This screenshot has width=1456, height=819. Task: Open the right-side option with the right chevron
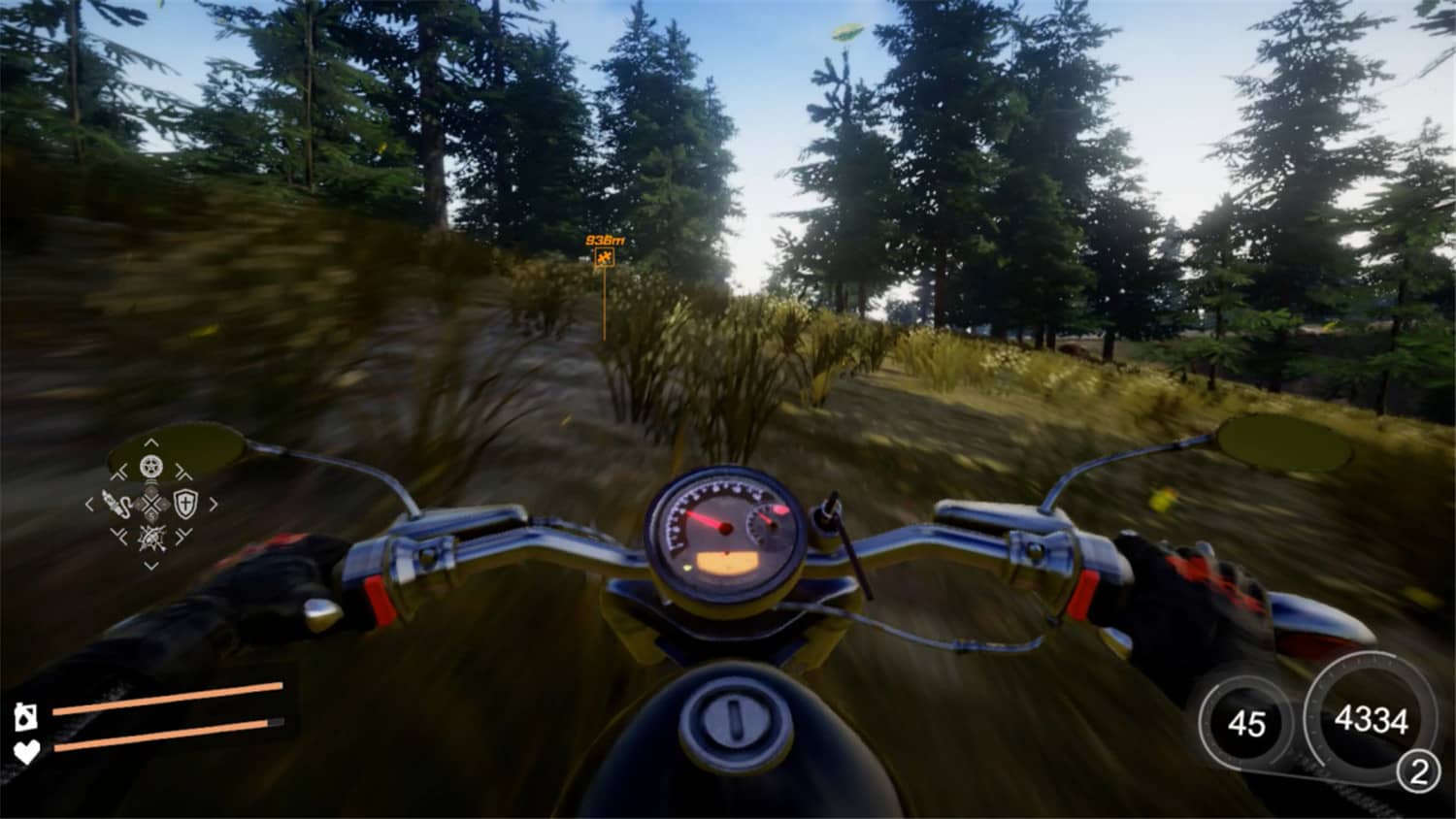point(214,503)
